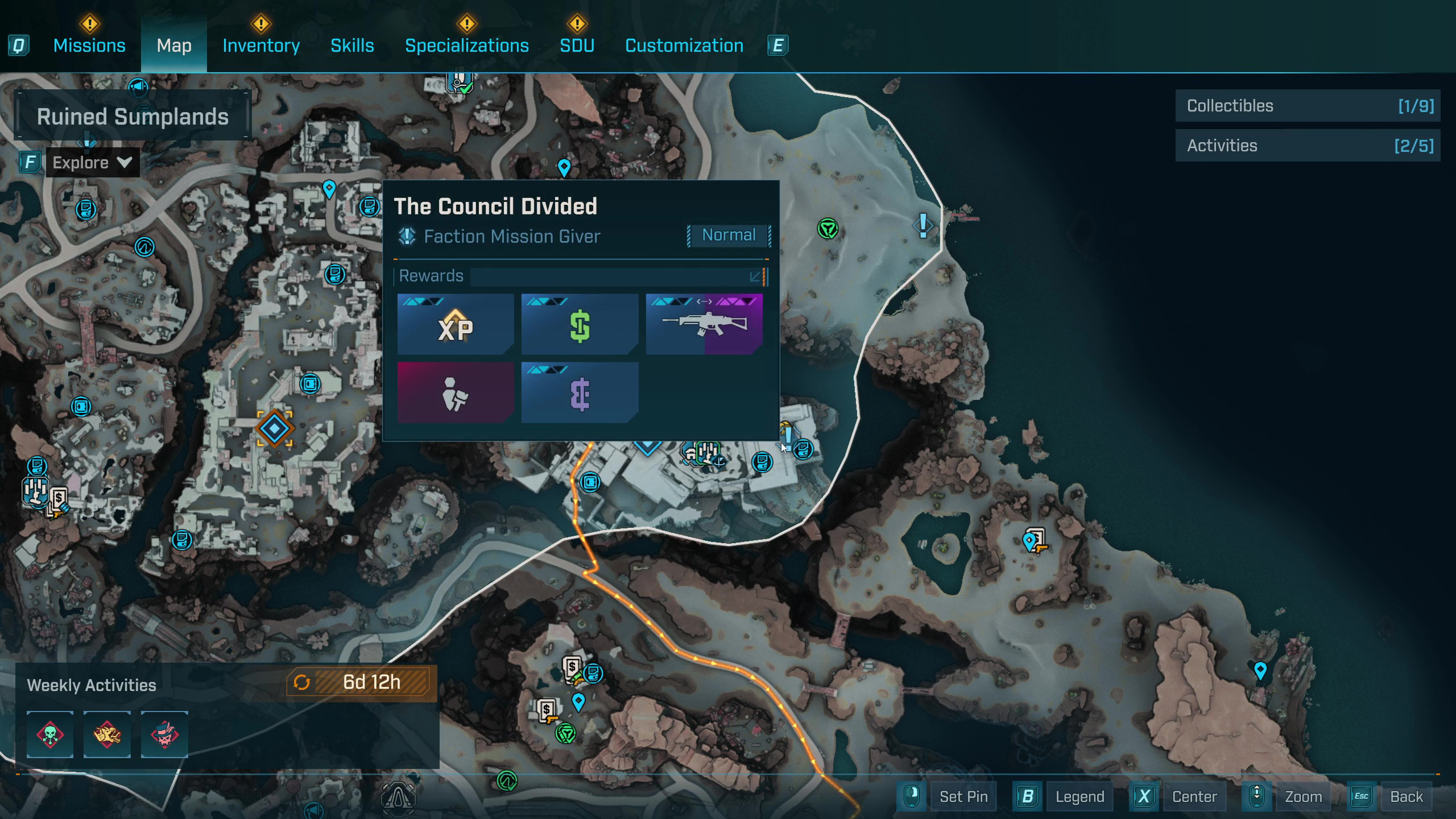Screen dimensions: 1456x819
Task: Go Back from the map
Action: tap(1406, 797)
